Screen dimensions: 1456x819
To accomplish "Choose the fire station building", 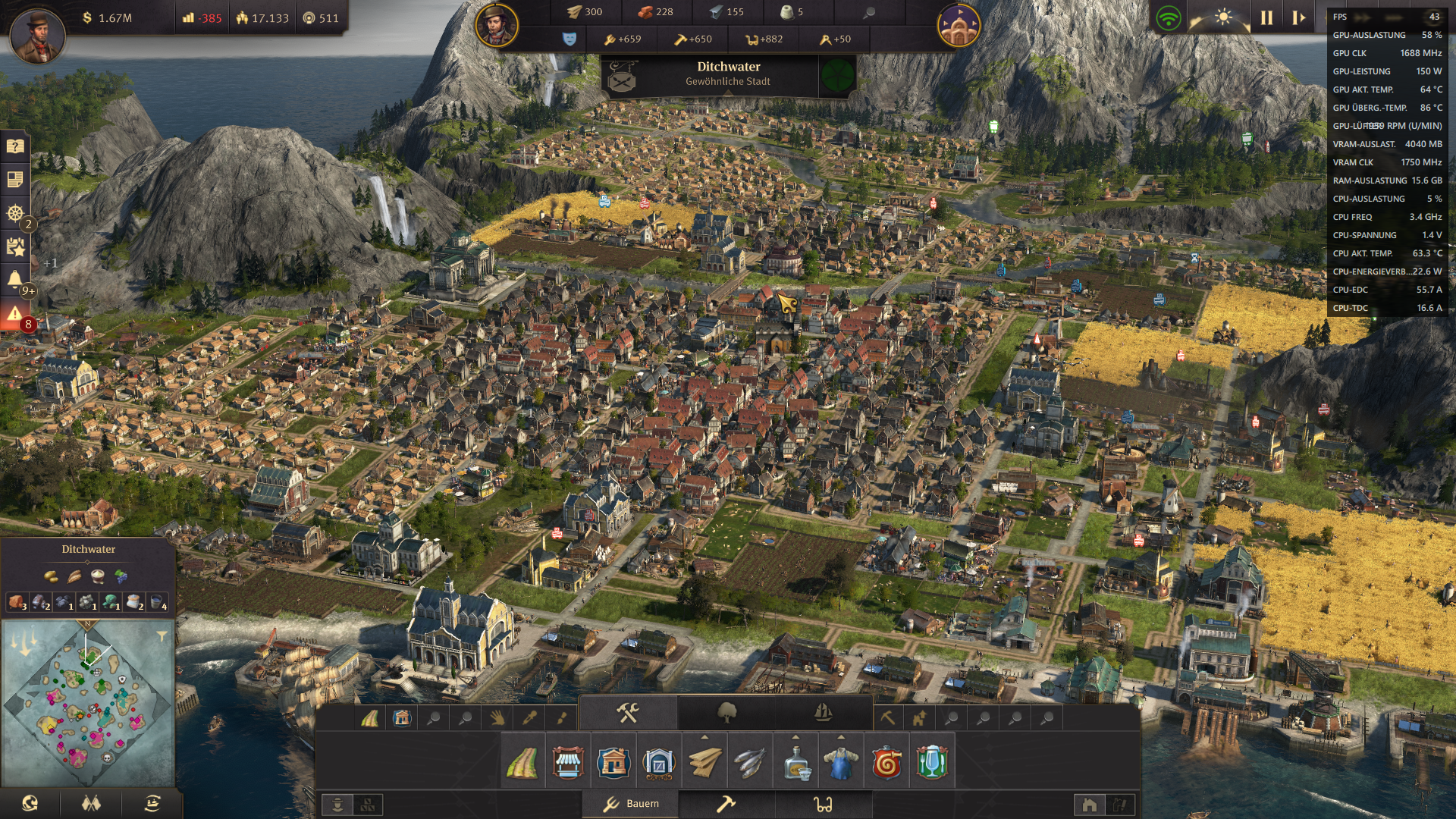I will point(886,762).
